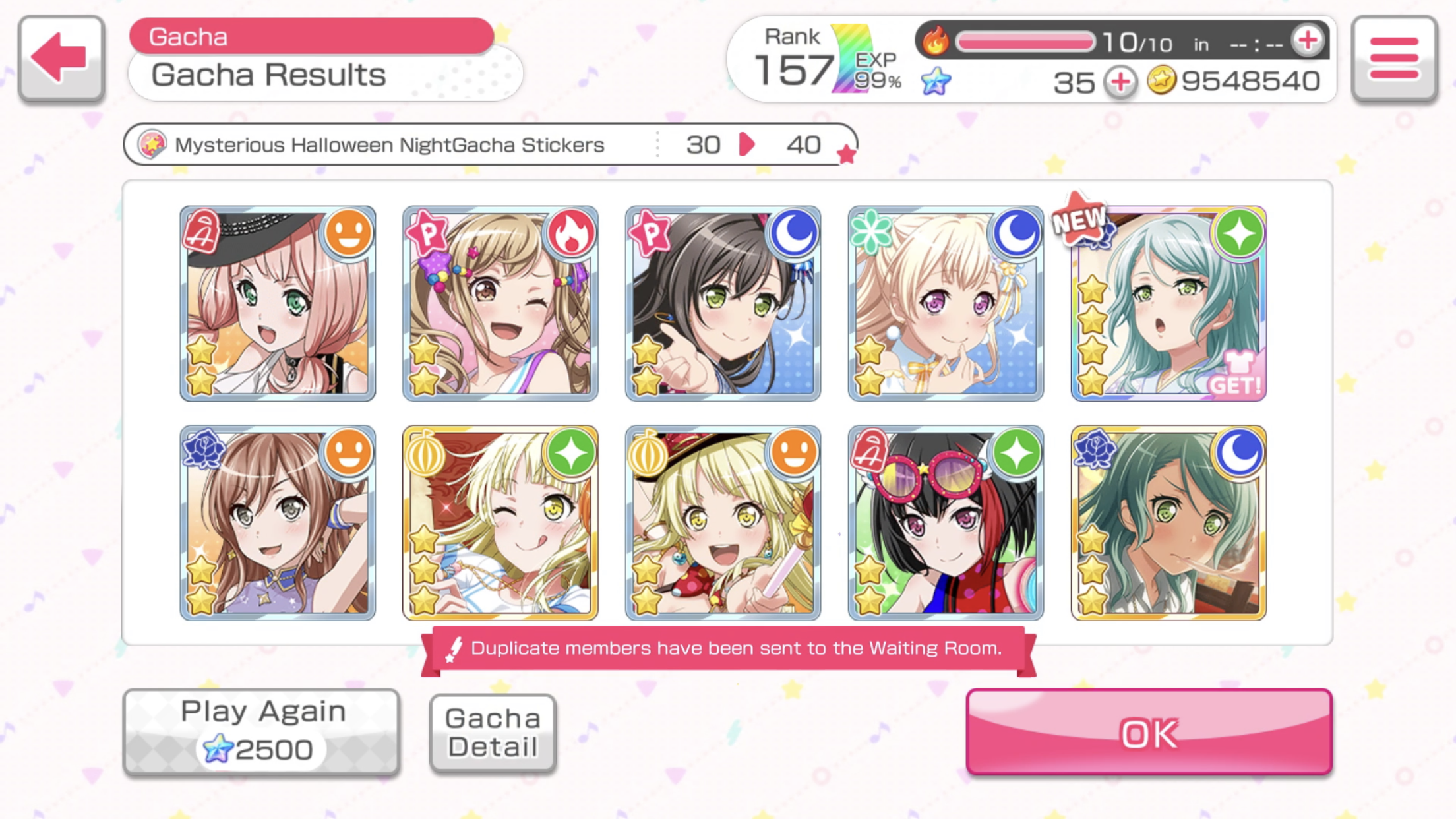Viewport: 1456px width, 819px height.
Task: Select the blonde girl with red hat card
Action: coord(723,522)
